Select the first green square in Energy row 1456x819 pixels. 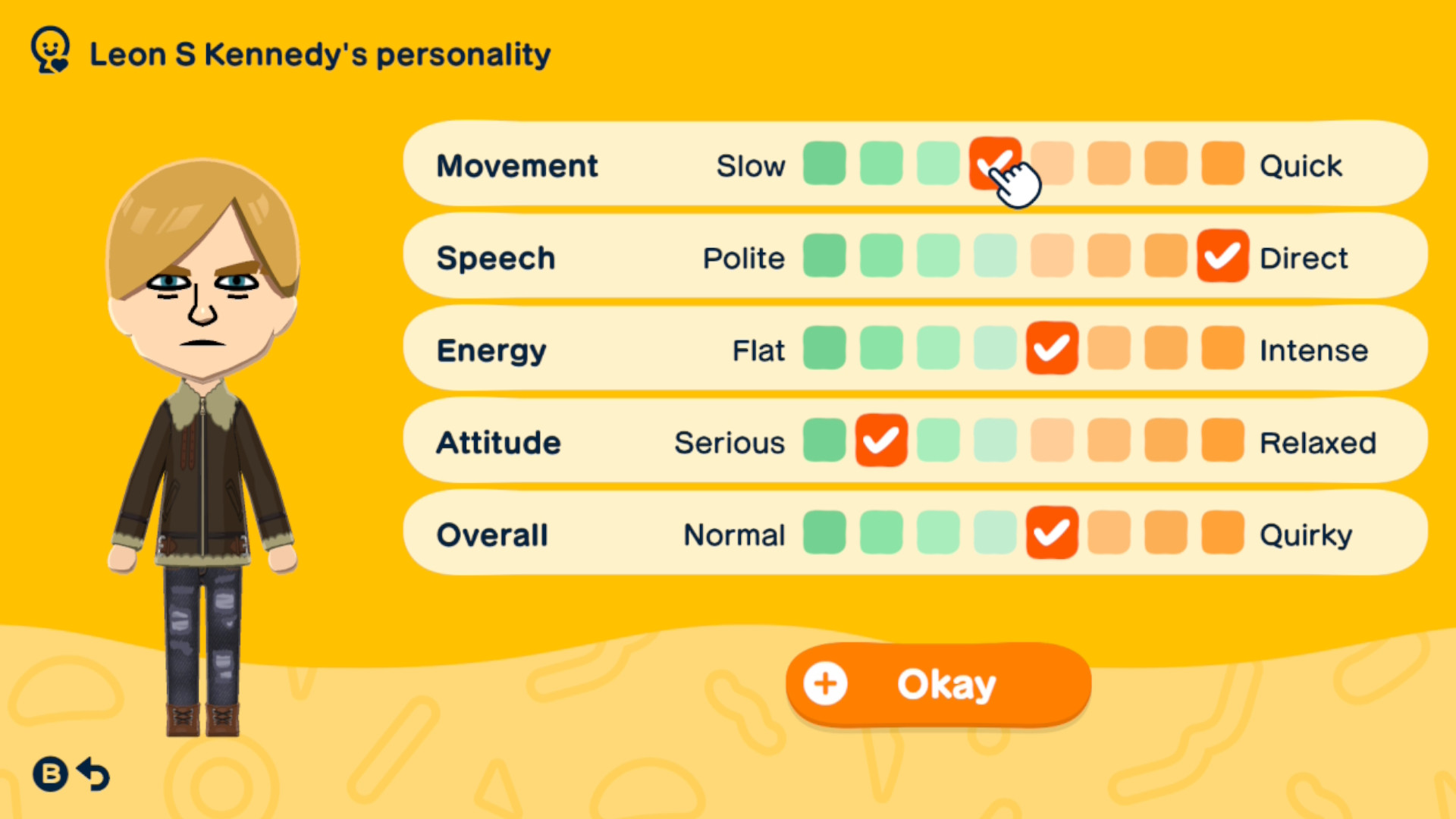(x=824, y=349)
